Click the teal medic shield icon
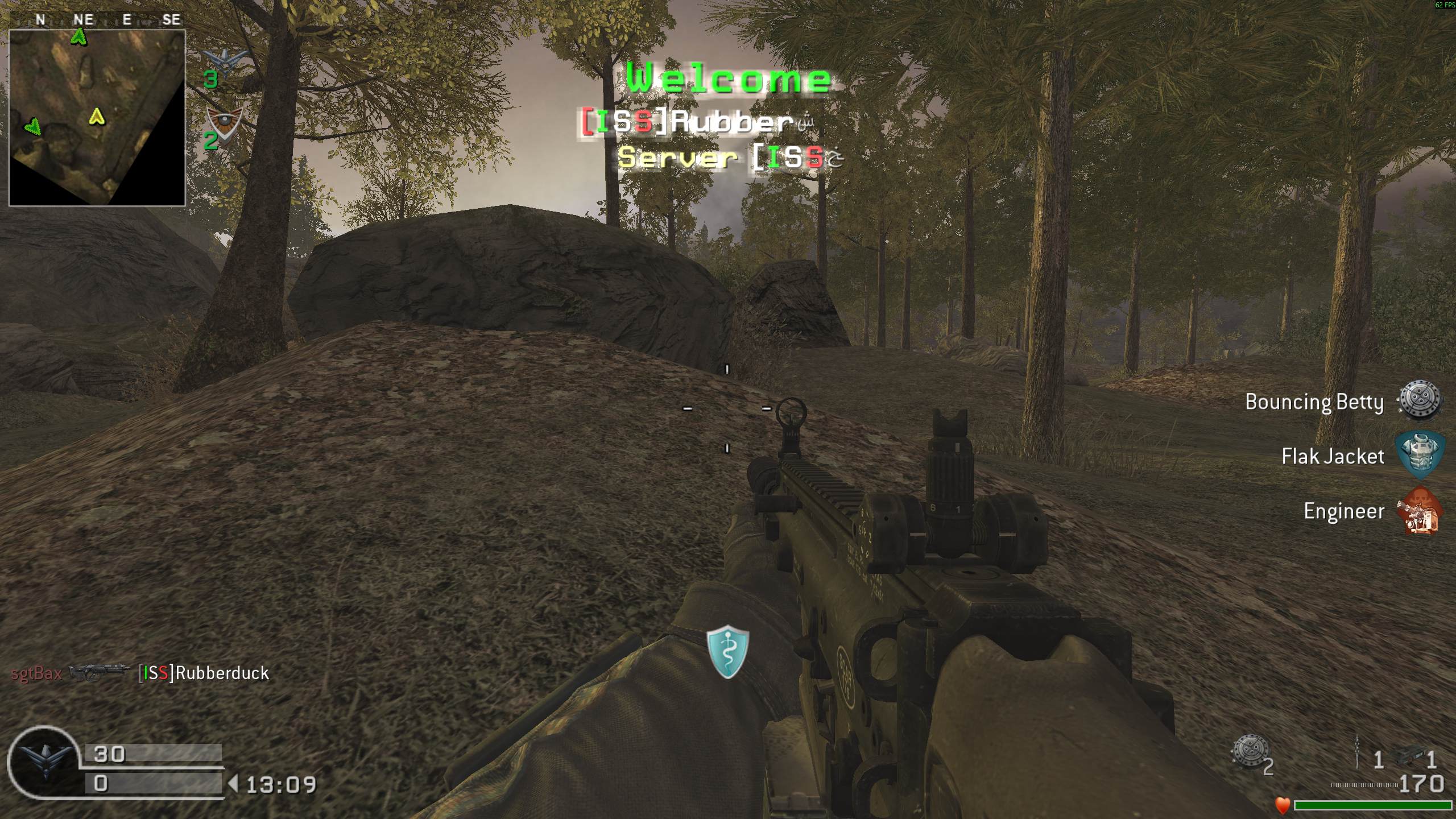The height and width of the screenshot is (819, 1456). click(727, 651)
